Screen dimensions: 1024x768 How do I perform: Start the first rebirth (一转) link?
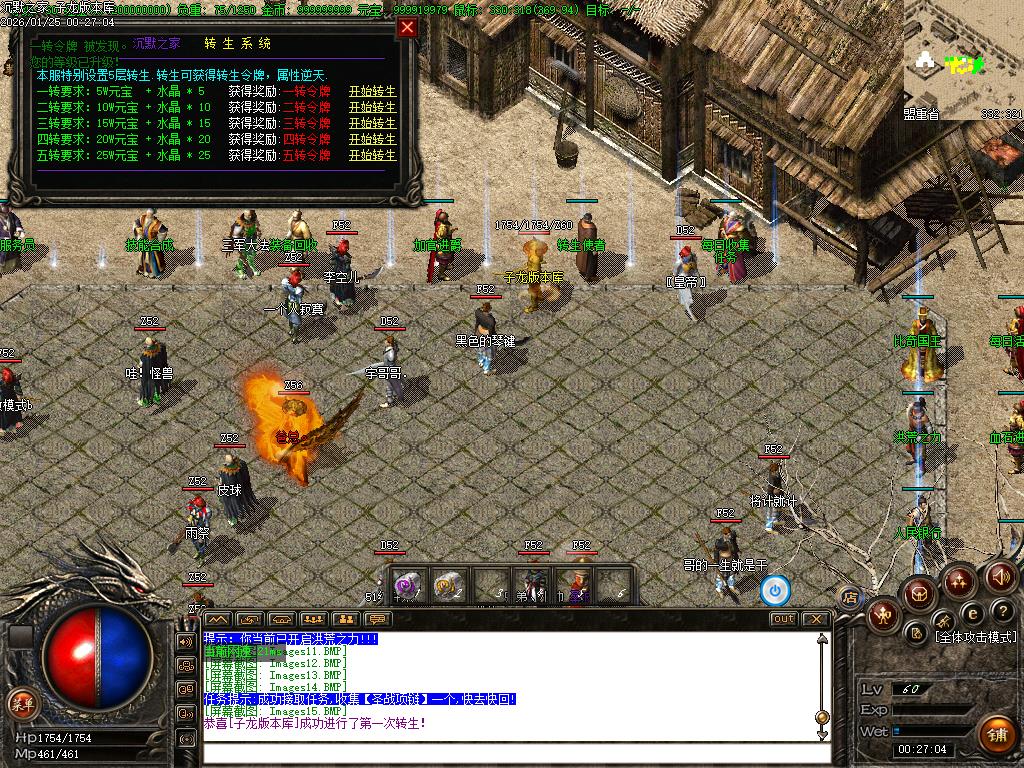click(372, 92)
